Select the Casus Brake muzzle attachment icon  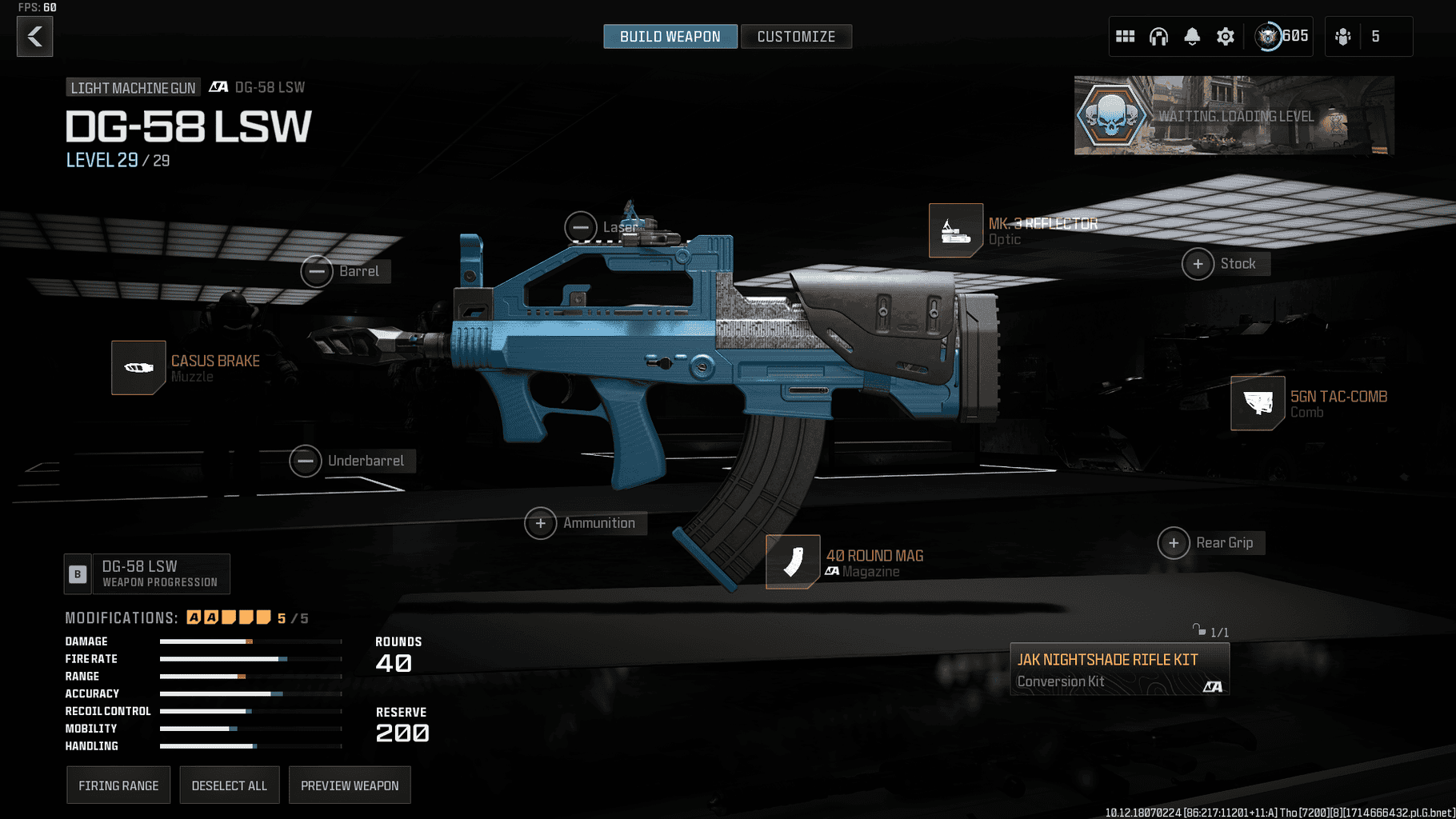point(138,367)
